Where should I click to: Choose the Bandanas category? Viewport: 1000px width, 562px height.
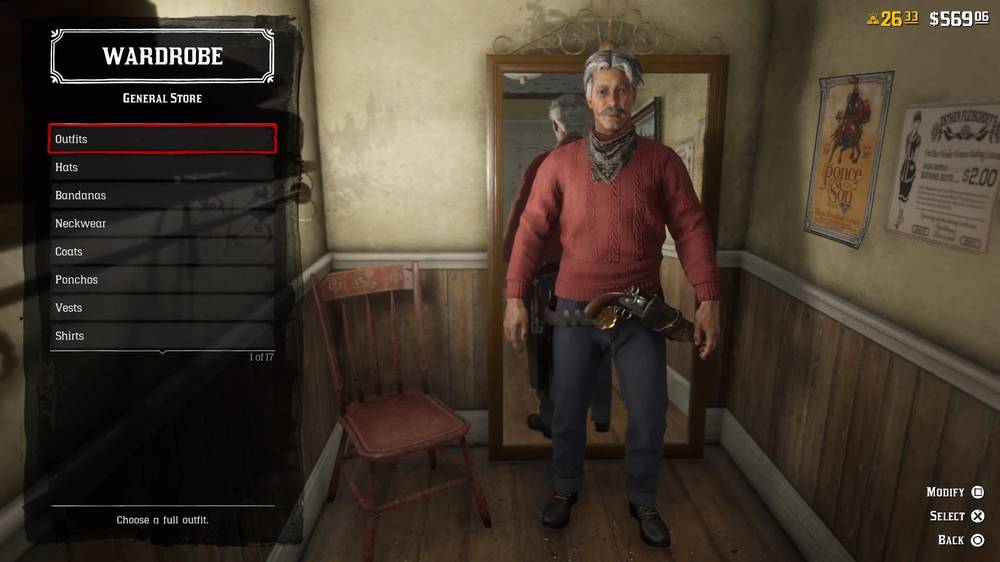(x=162, y=195)
